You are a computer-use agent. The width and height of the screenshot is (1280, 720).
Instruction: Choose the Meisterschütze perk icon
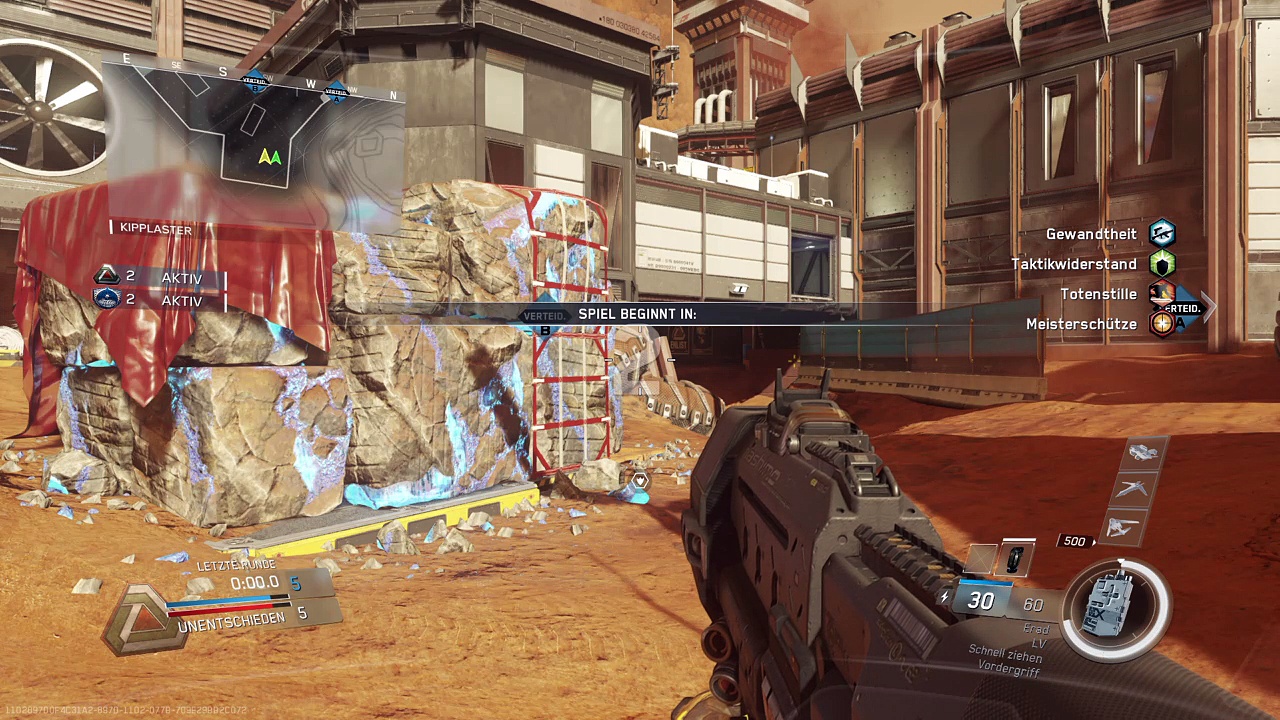pyautogui.click(x=1161, y=324)
